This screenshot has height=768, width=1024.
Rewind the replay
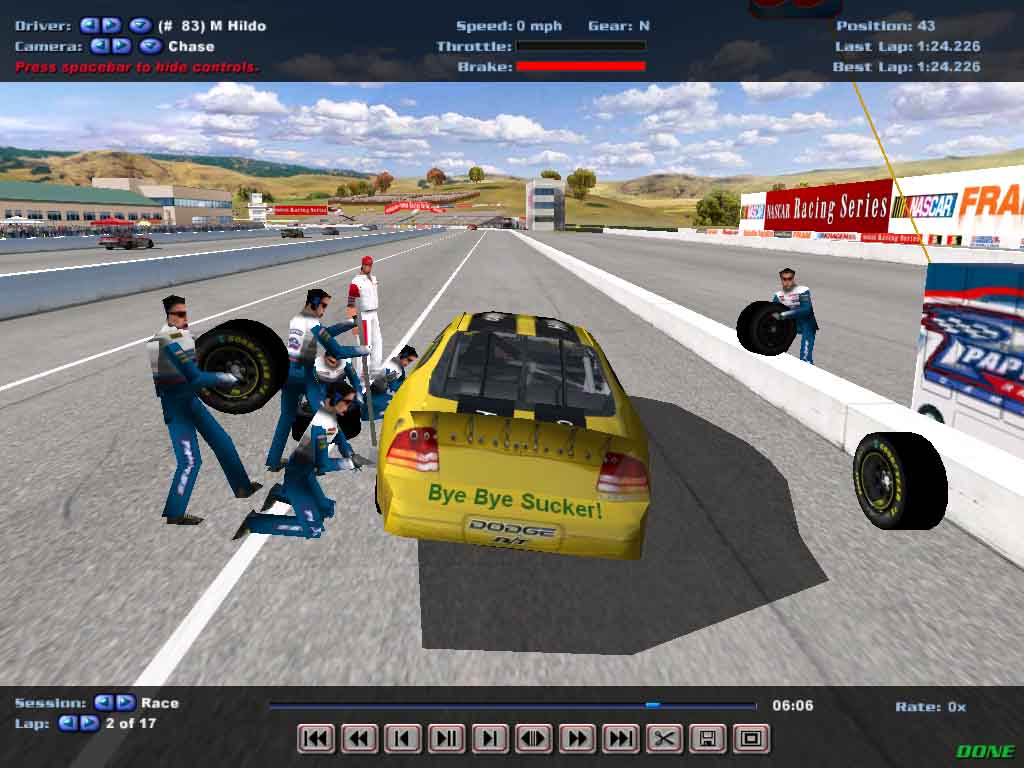[359, 739]
